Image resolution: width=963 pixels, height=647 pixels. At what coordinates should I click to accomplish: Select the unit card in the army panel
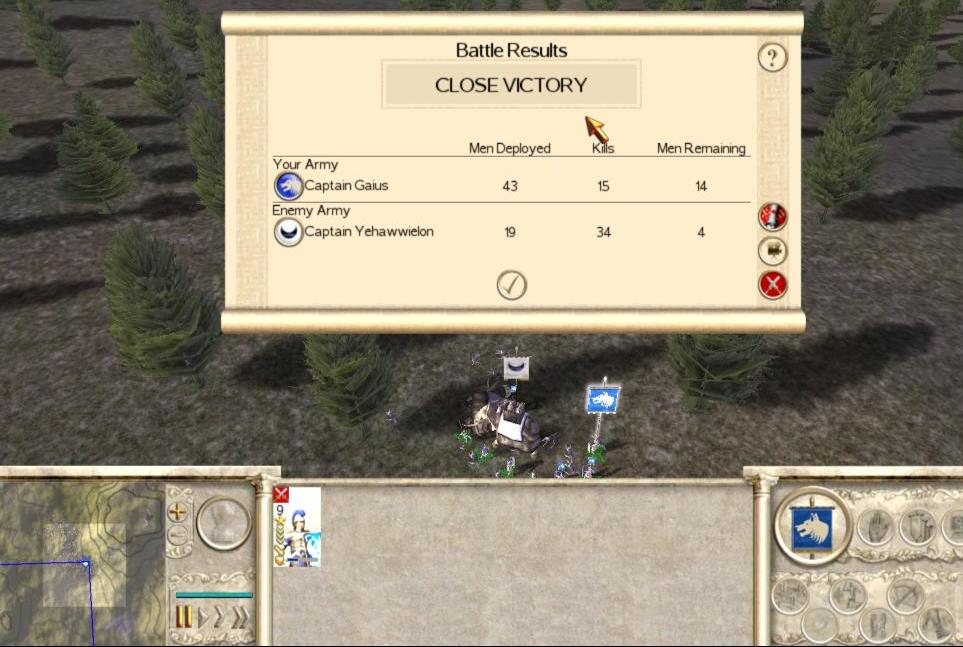pos(298,527)
